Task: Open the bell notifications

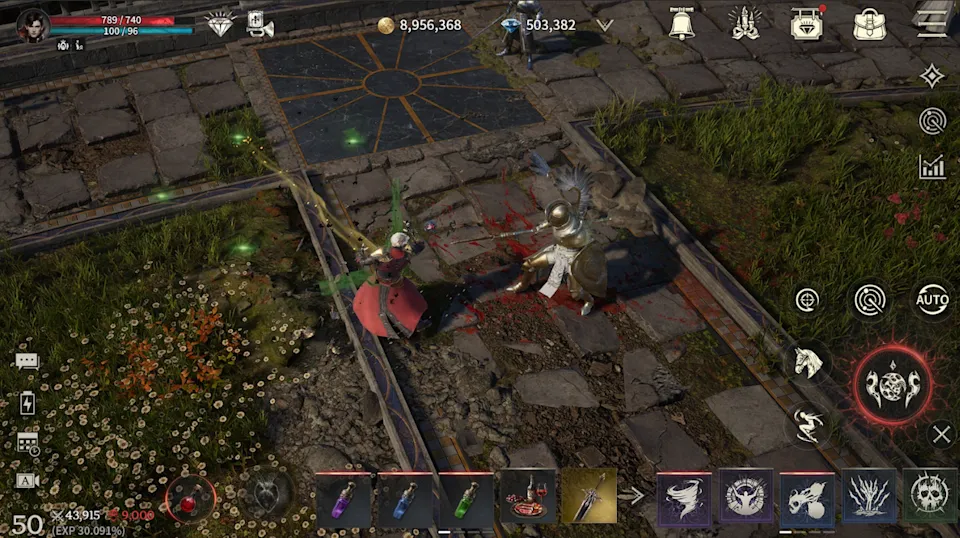Action: click(682, 24)
